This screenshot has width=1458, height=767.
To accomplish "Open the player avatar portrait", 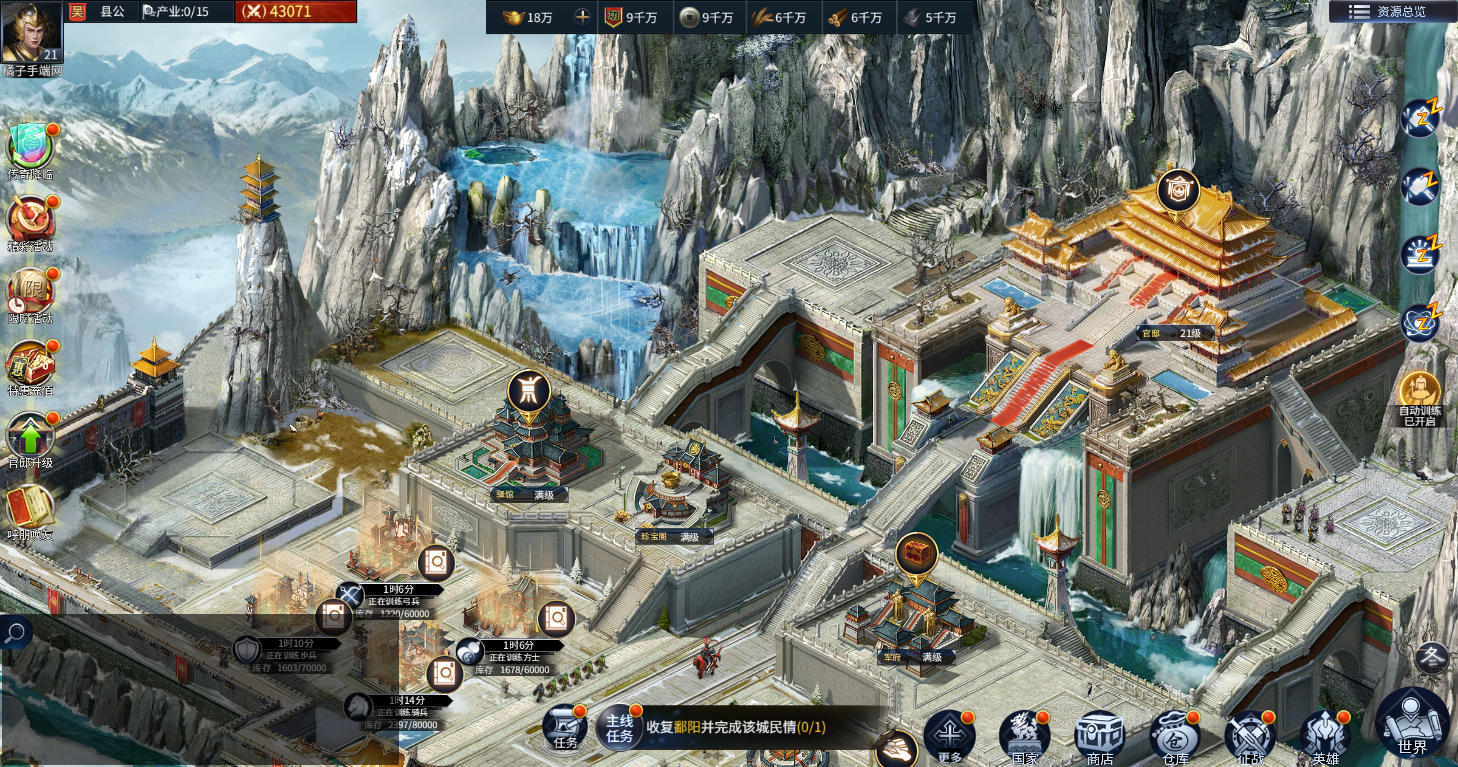I will [x=31, y=32].
